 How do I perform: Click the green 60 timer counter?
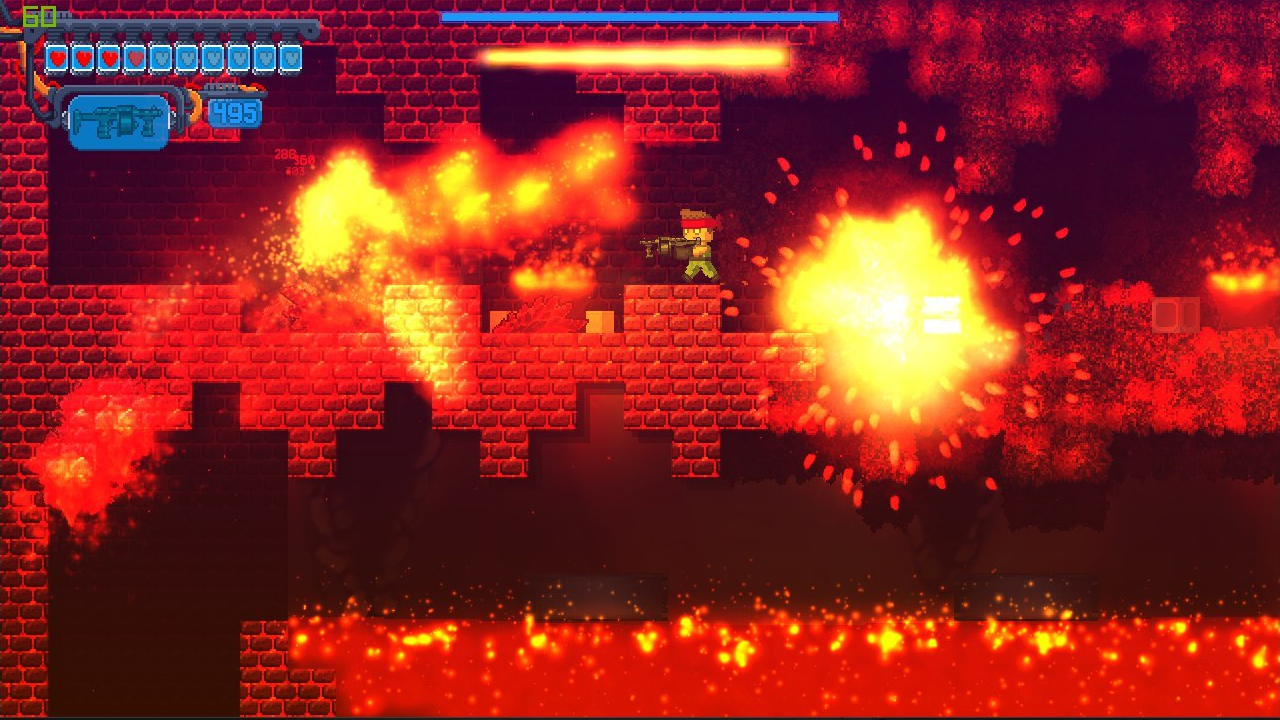40,16
